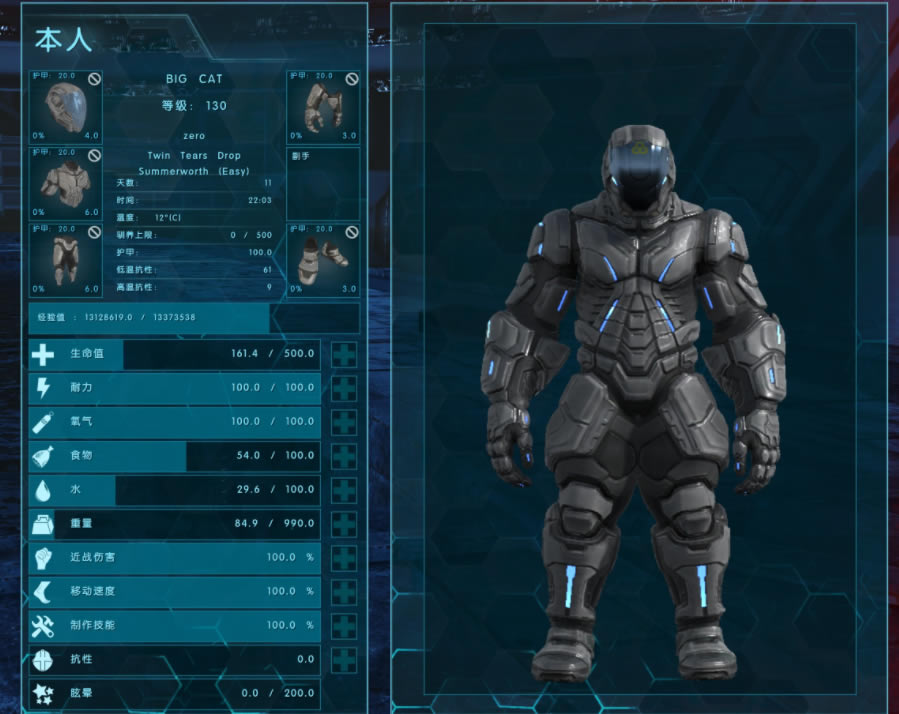Increase the 重量 weight capacity
899x714 pixels.
(x=344, y=524)
